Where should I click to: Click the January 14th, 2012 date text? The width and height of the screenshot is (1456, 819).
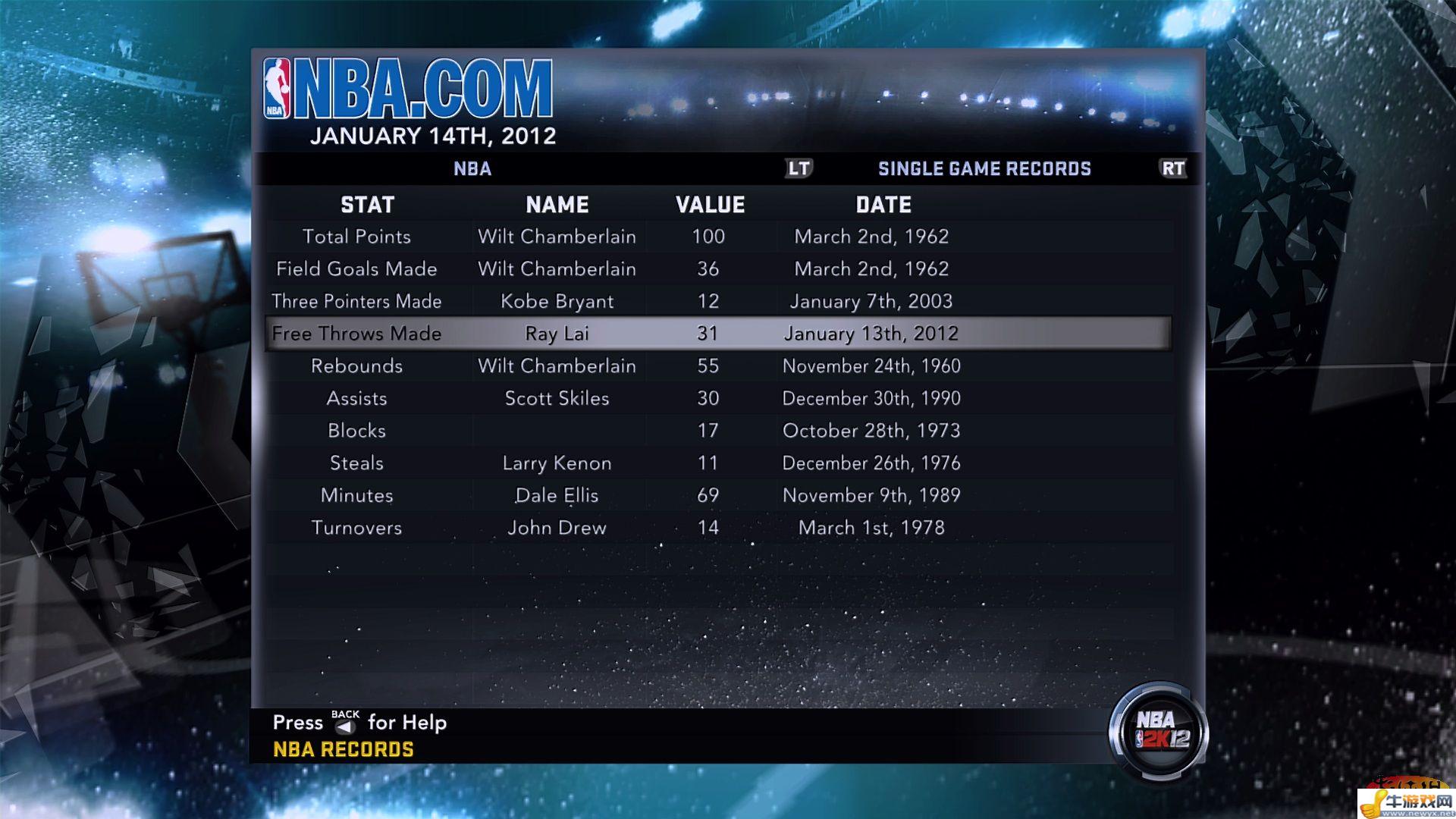[x=433, y=136]
